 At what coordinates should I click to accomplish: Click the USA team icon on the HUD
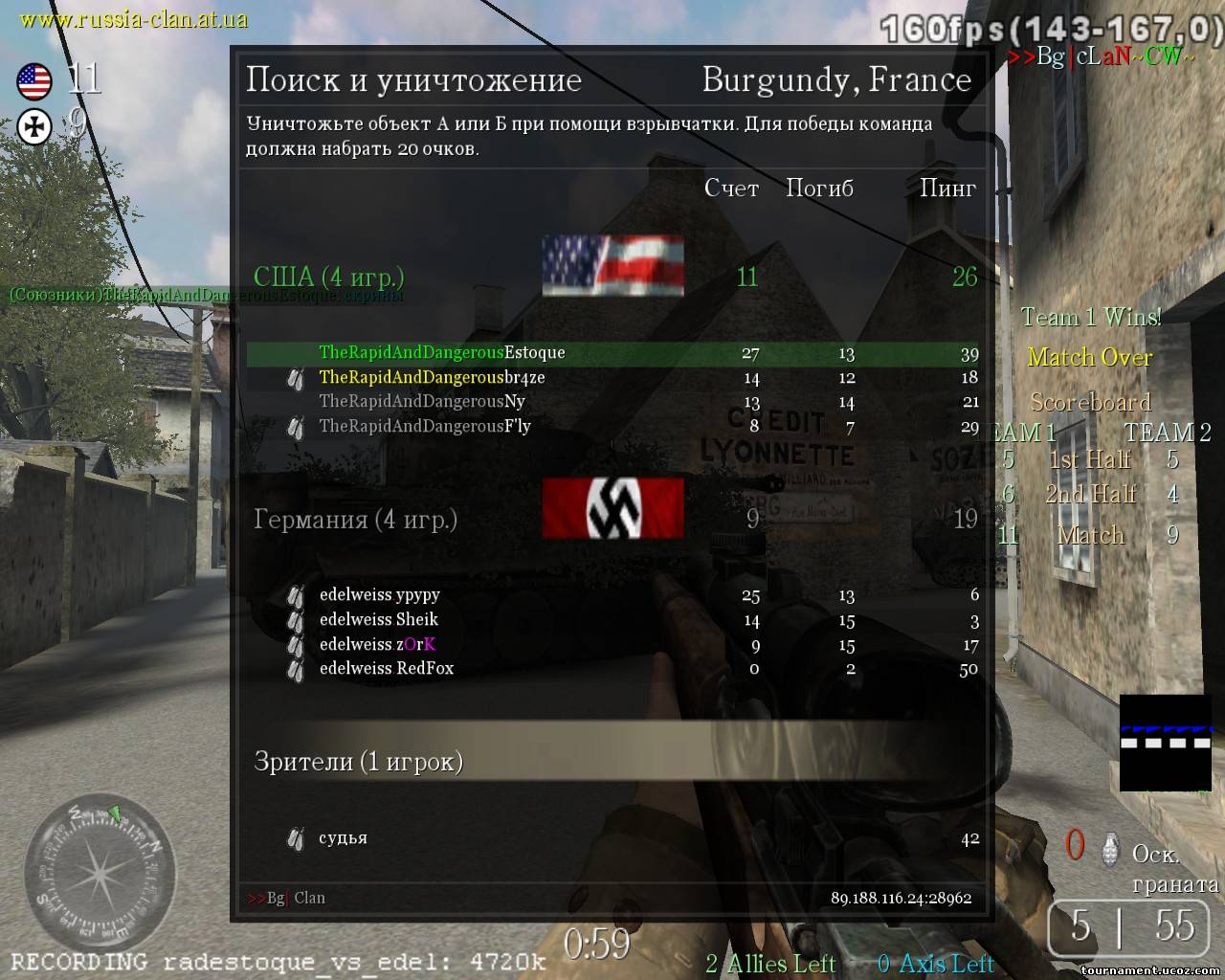coord(34,81)
